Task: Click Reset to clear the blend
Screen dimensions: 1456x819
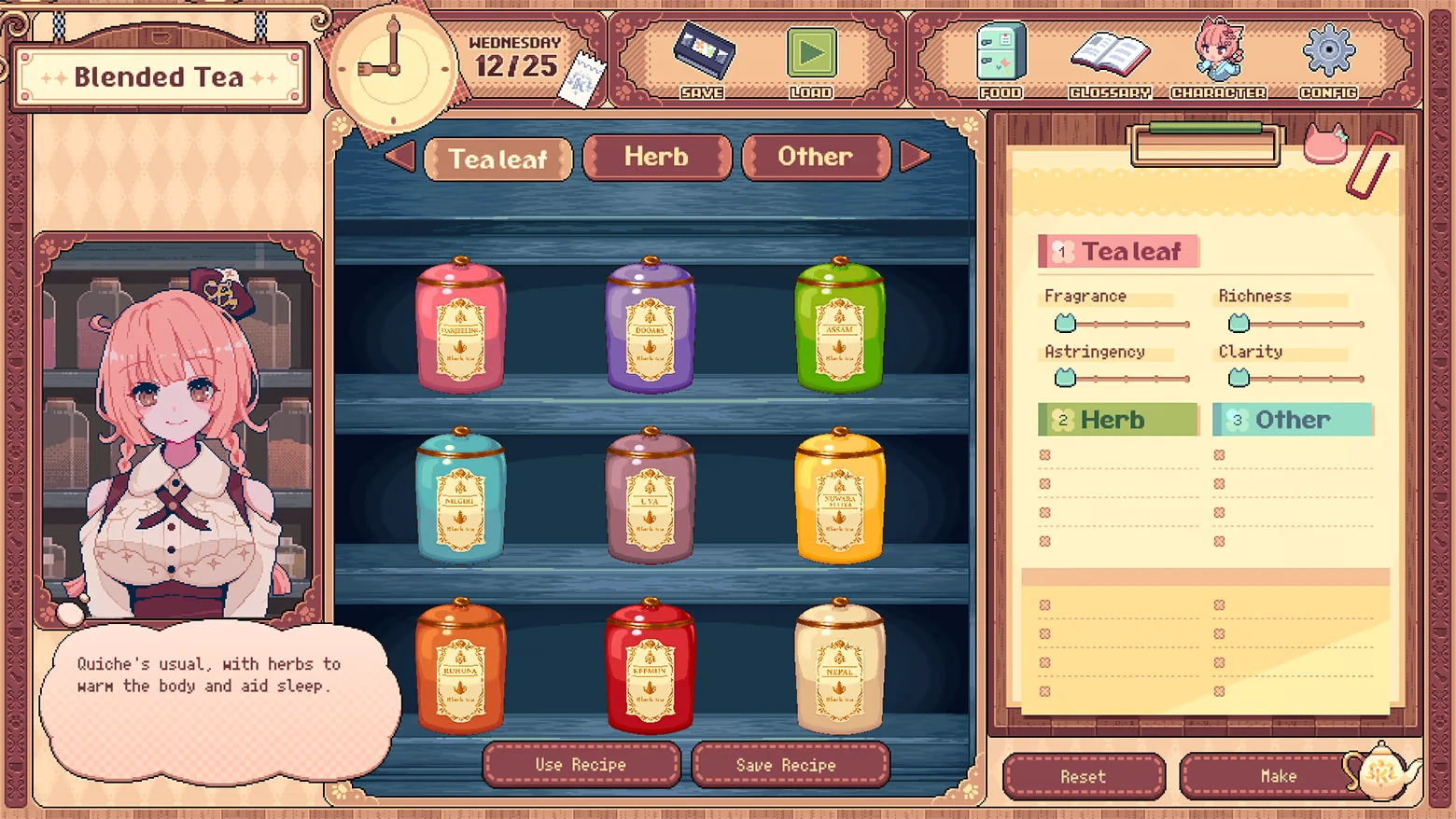Action: coord(1083,776)
